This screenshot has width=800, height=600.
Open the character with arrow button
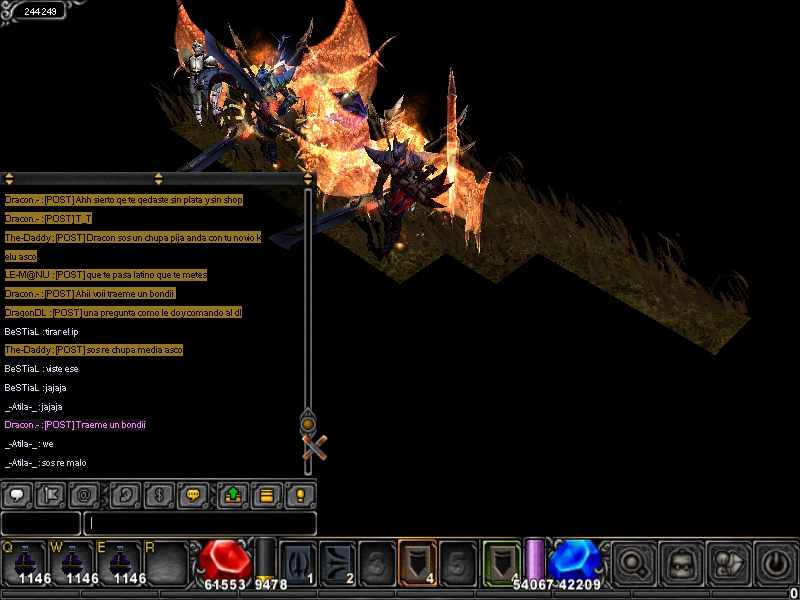[x=728, y=562]
